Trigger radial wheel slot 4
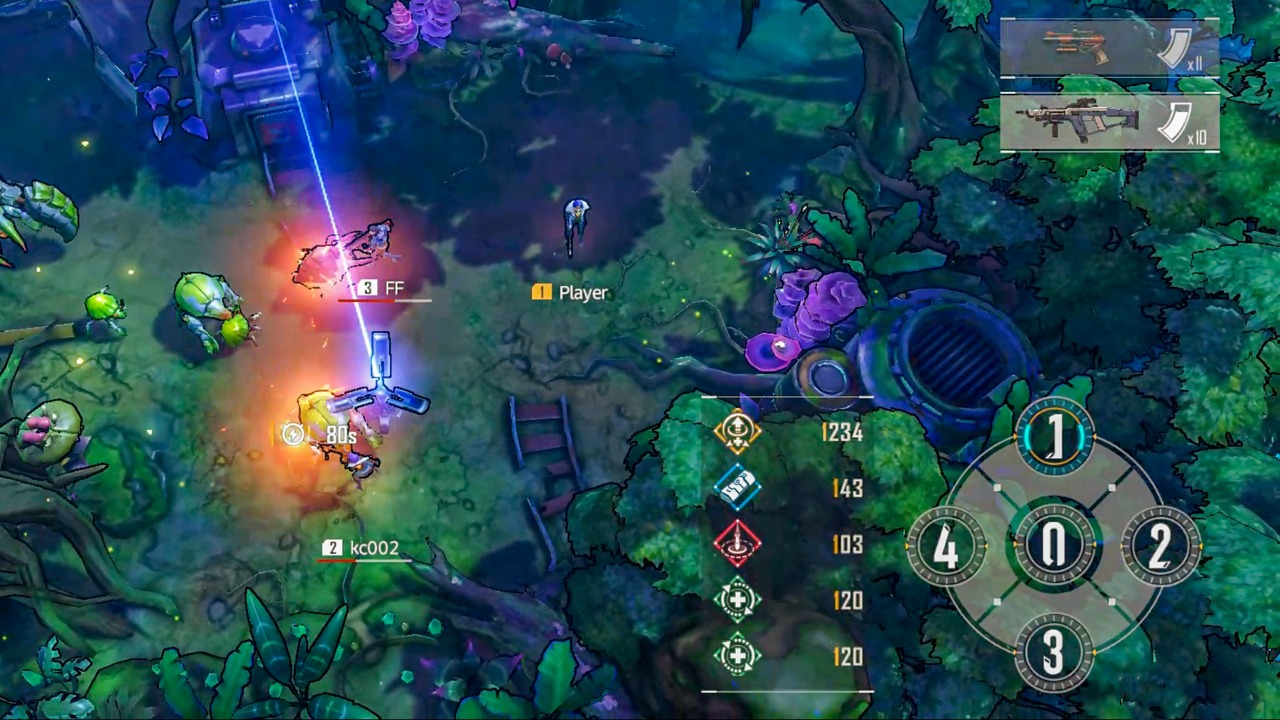The width and height of the screenshot is (1280, 720). point(946,546)
